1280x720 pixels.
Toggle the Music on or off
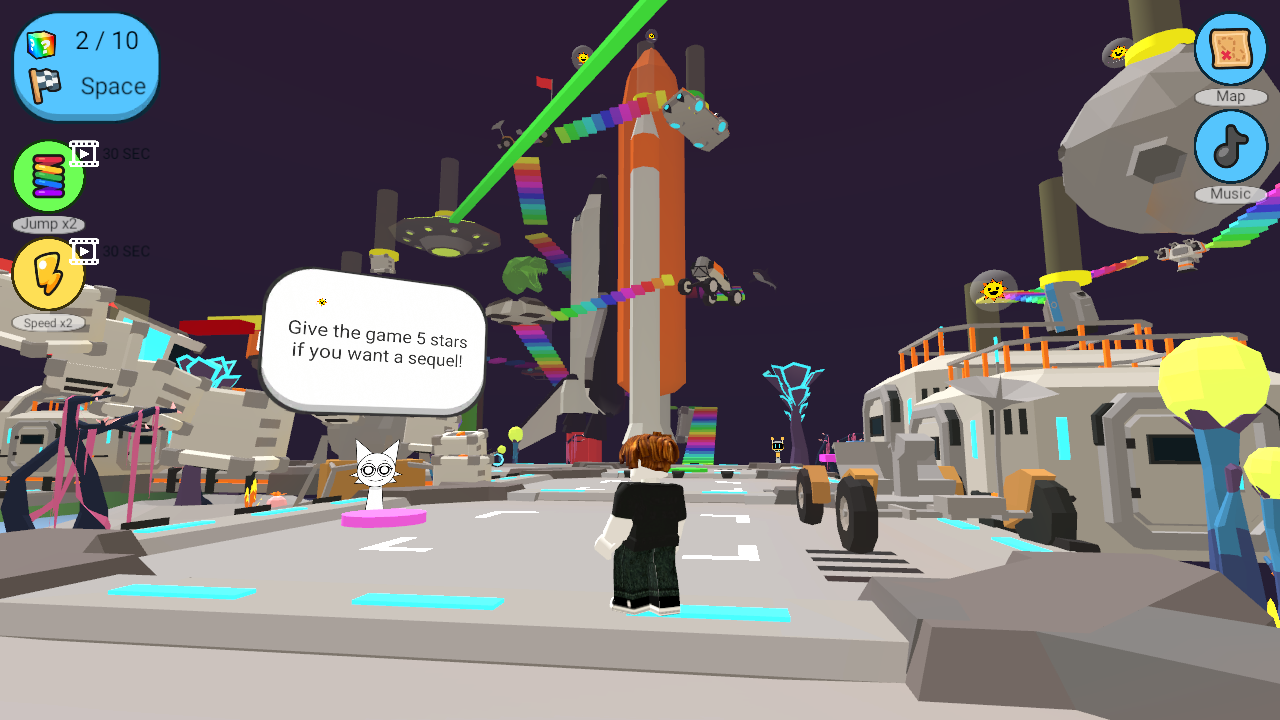click(x=1231, y=146)
